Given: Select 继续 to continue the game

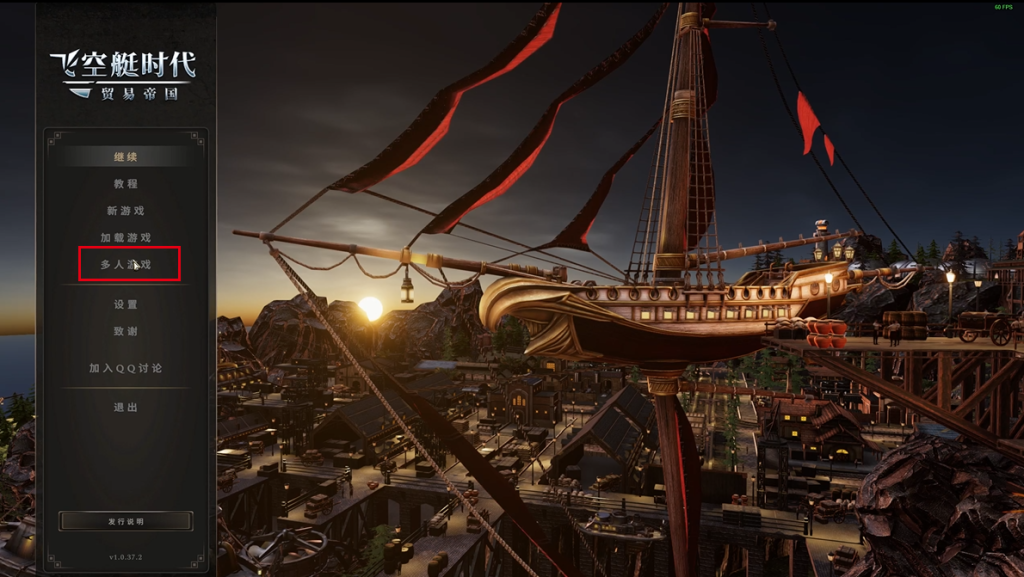Looking at the screenshot, I should (126, 157).
